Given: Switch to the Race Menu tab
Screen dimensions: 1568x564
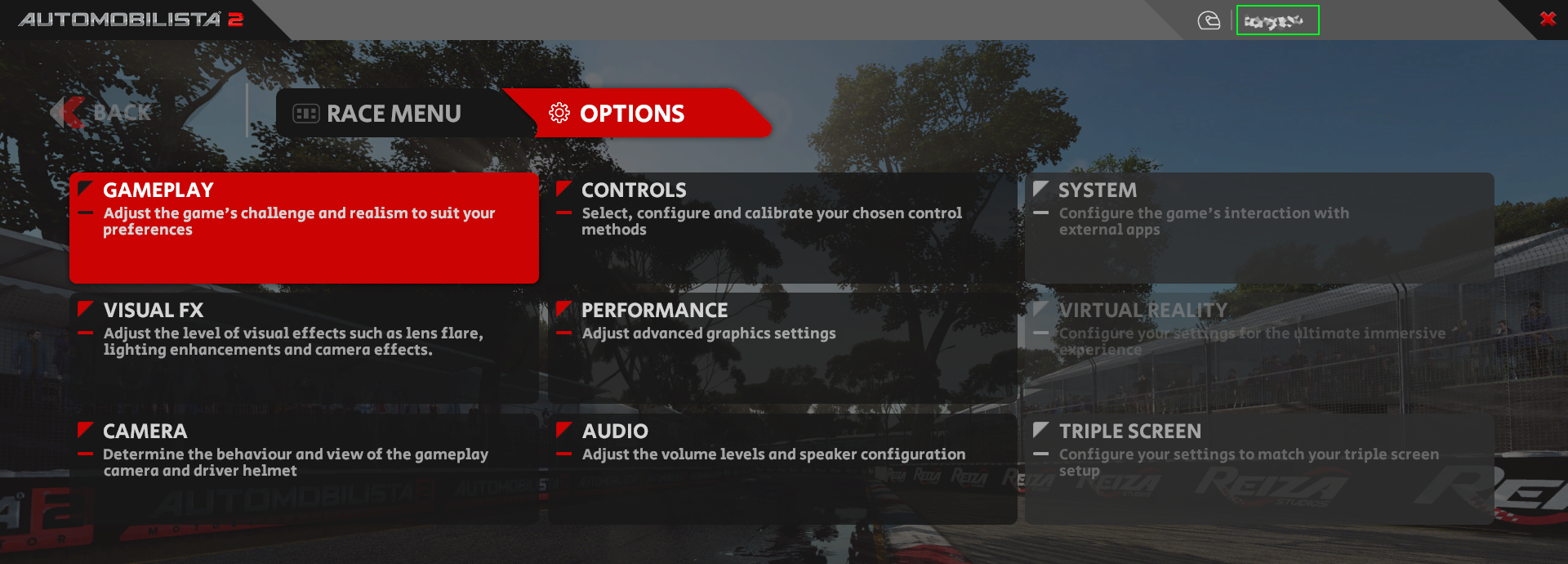Looking at the screenshot, I should [378, 114].
